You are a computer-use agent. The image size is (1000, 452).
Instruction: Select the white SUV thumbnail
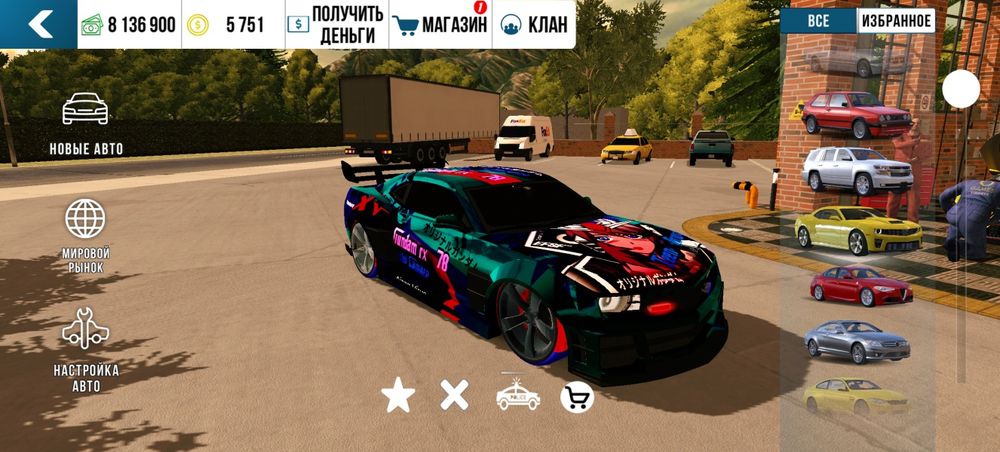click(x=857, y=169)
